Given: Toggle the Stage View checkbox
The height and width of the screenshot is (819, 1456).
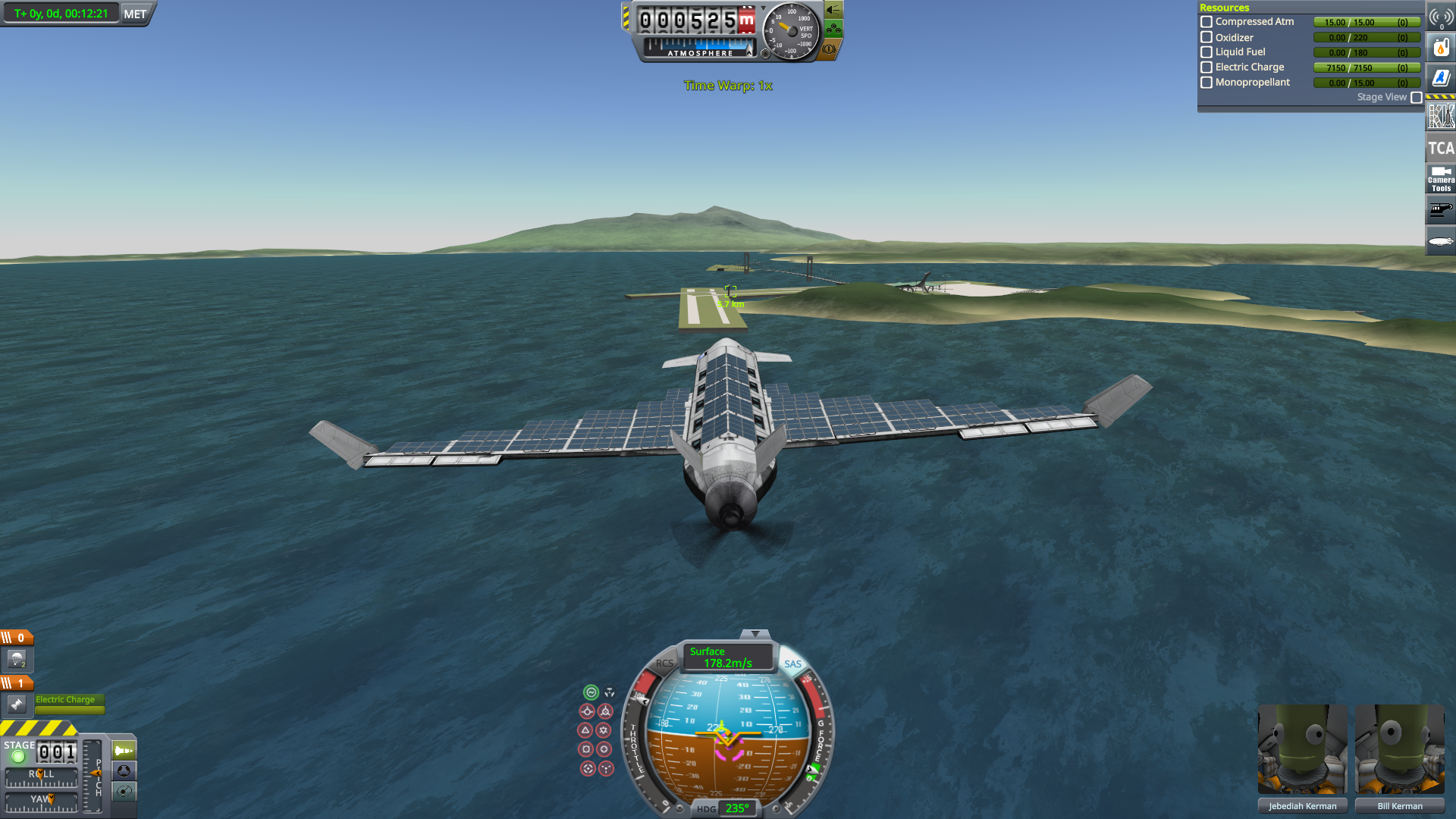Looking at the screenshot, I should 1416,98.
